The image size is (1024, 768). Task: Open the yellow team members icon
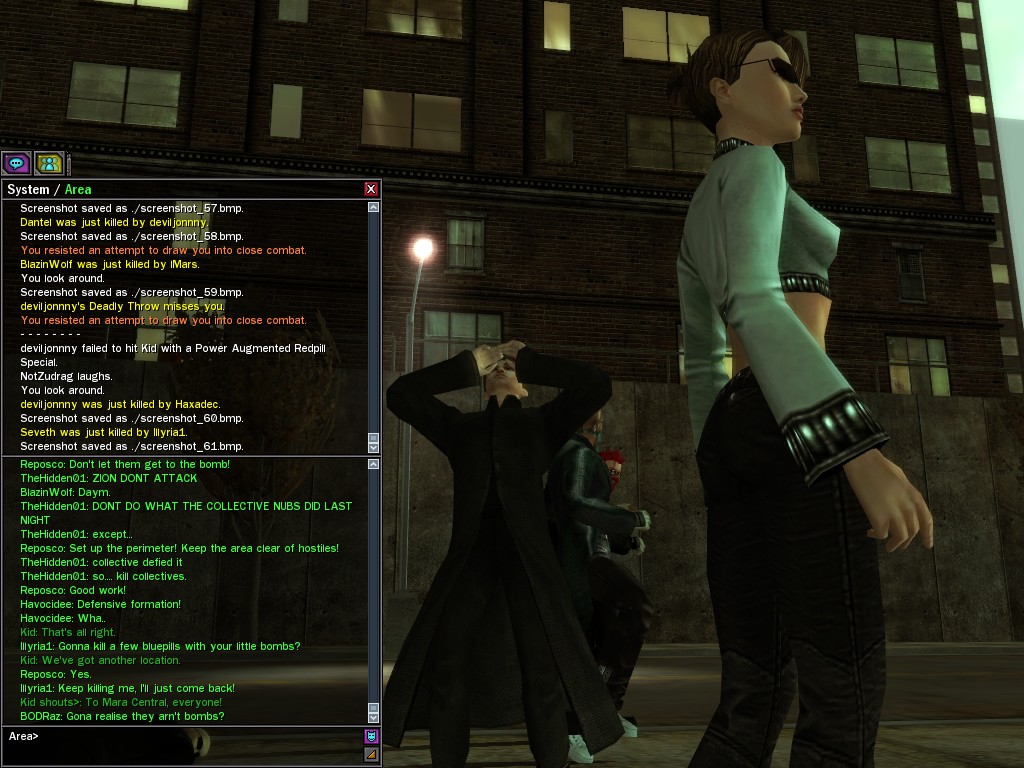click(x=49, y=163)
